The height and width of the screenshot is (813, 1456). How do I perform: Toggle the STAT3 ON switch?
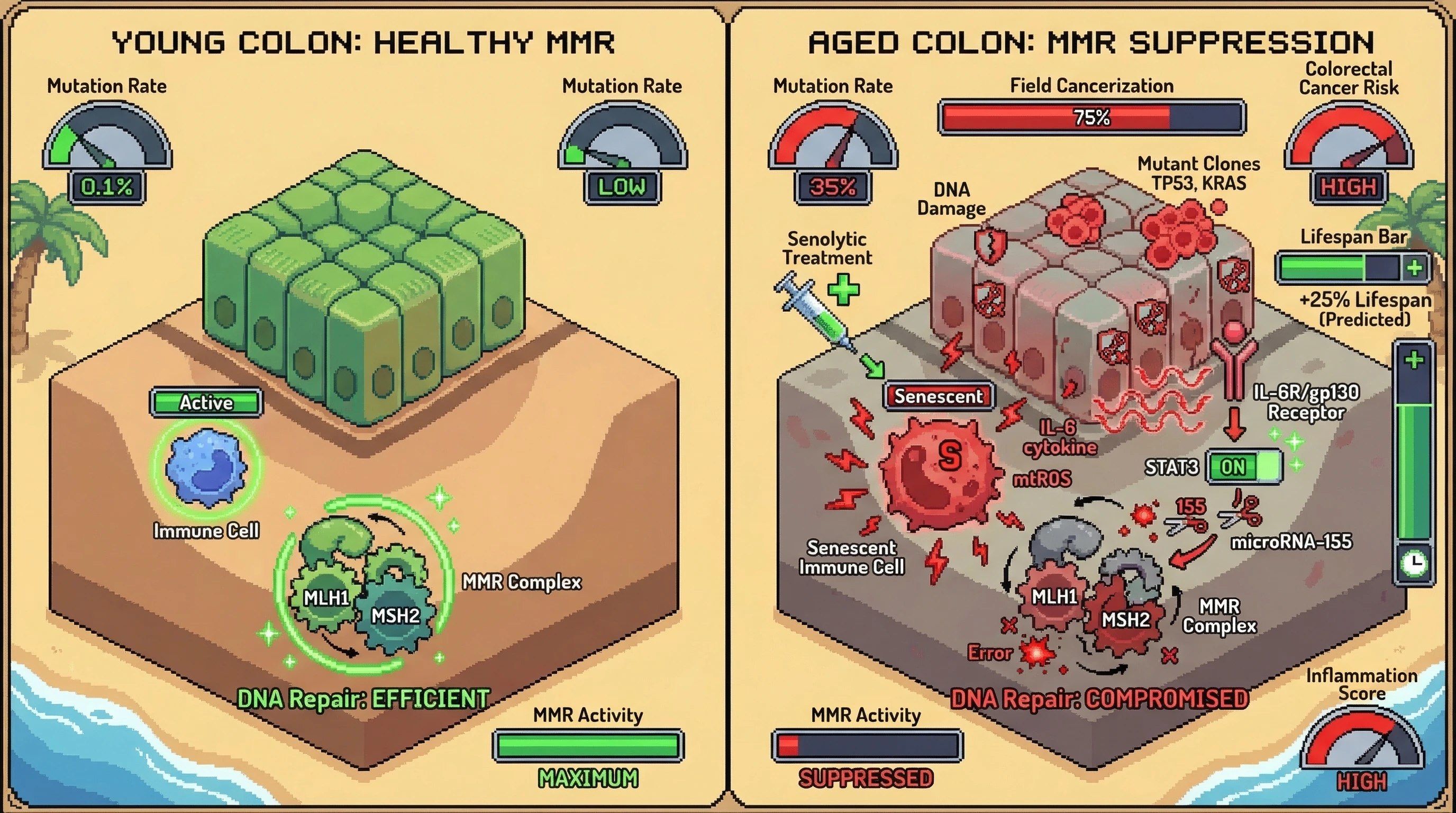coord(1244,466)
